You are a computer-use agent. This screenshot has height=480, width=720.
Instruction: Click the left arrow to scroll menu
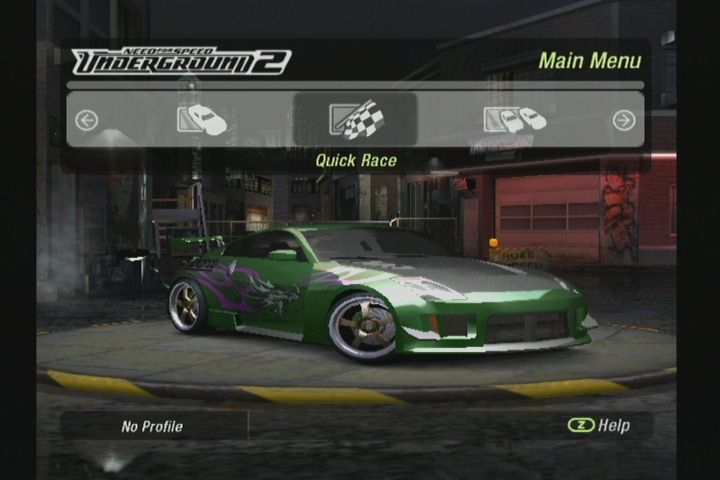(87, 121)
